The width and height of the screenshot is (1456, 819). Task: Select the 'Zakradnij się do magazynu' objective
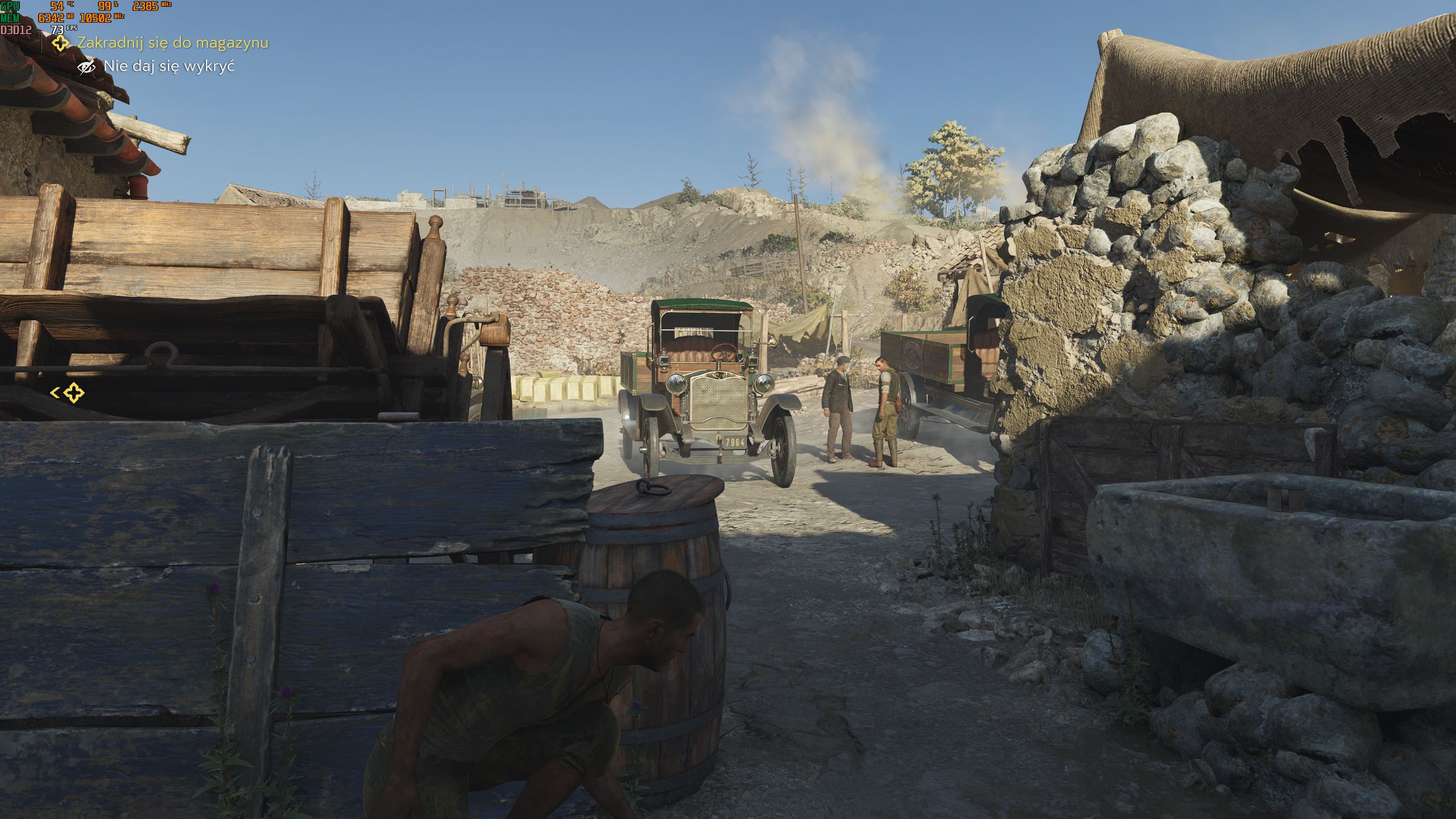pyautogui.click(x=172, y=43)
